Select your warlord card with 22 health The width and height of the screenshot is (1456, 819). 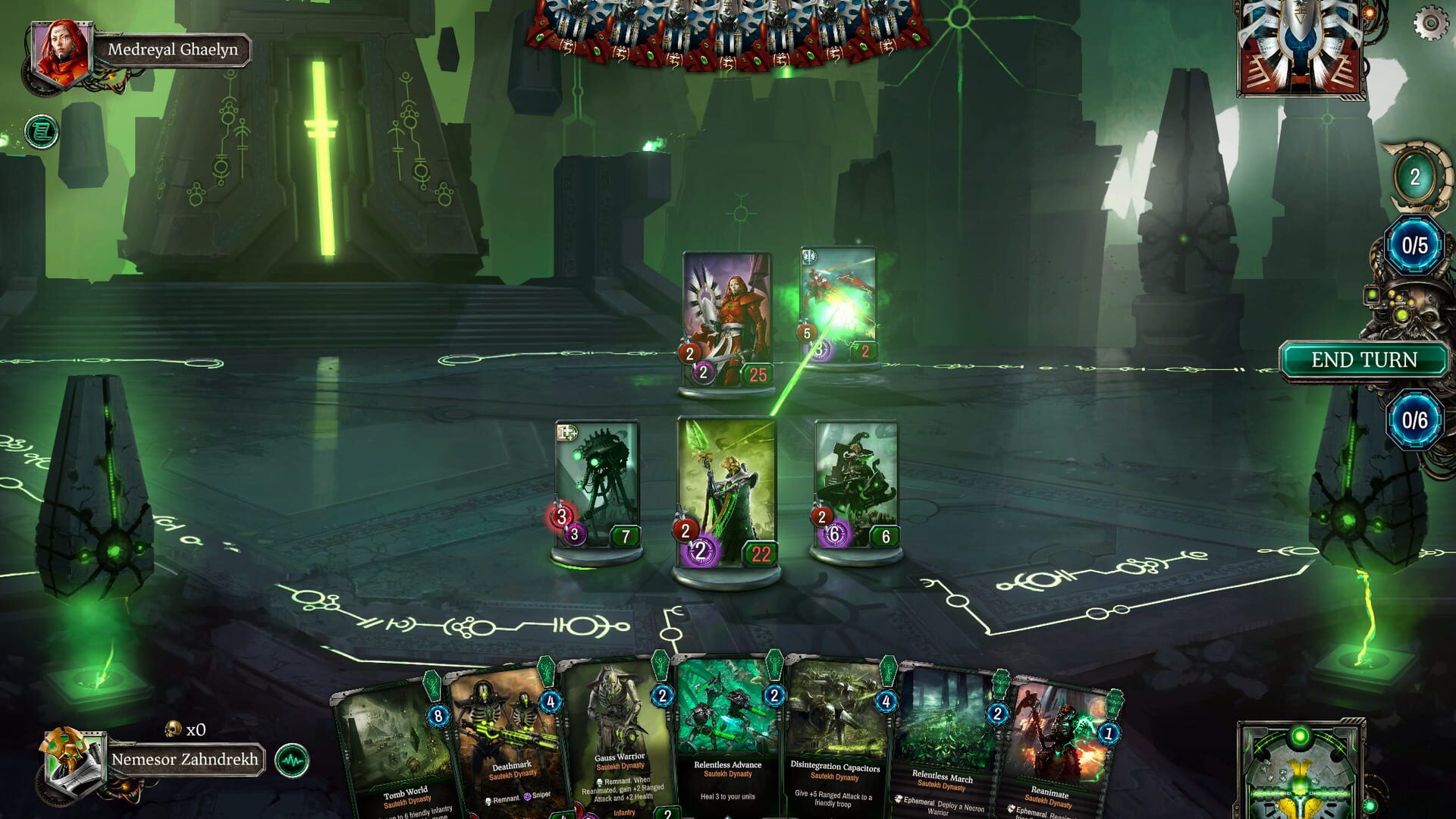726,493
